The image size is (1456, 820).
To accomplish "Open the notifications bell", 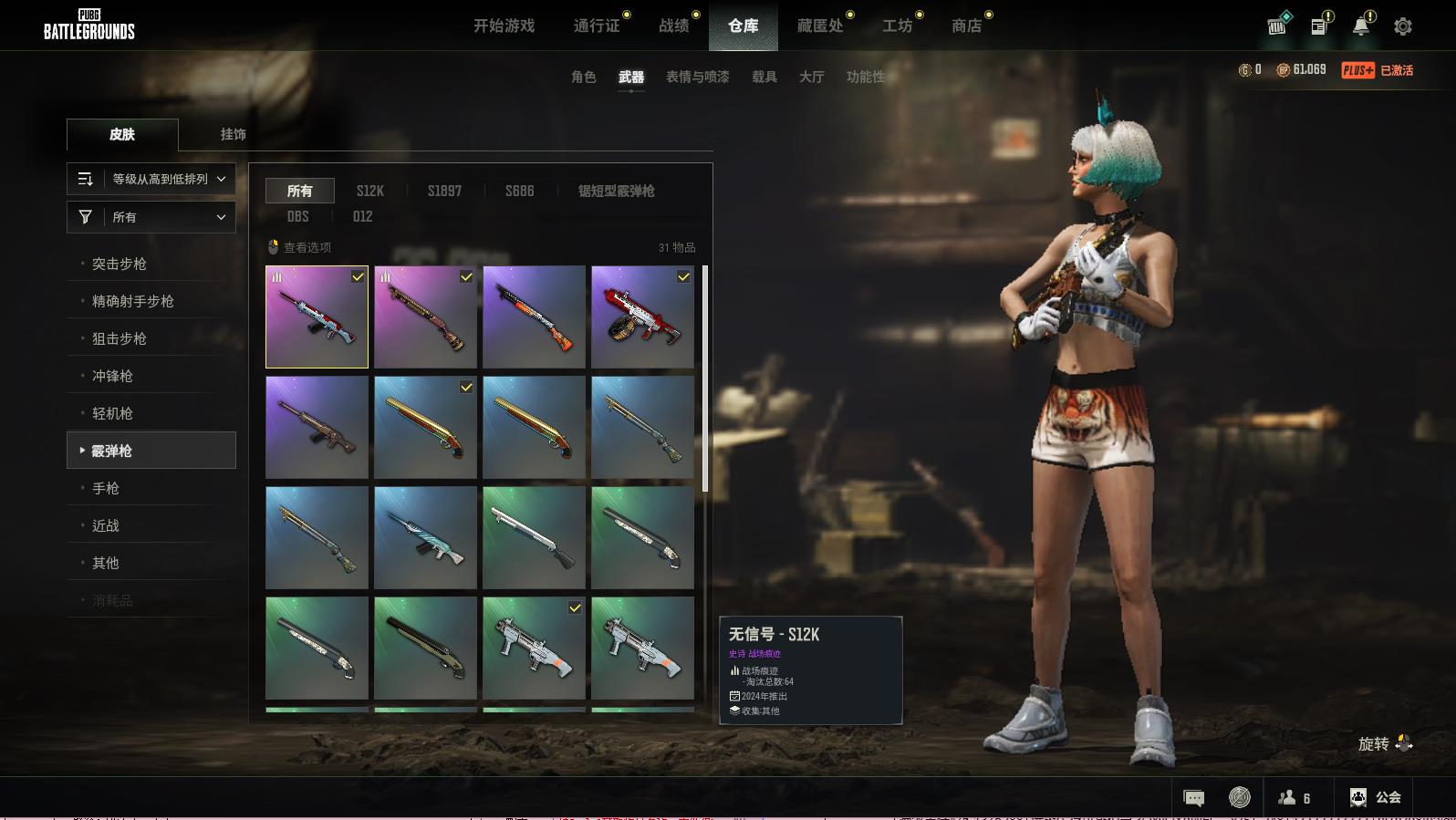I will [1360, 26].
